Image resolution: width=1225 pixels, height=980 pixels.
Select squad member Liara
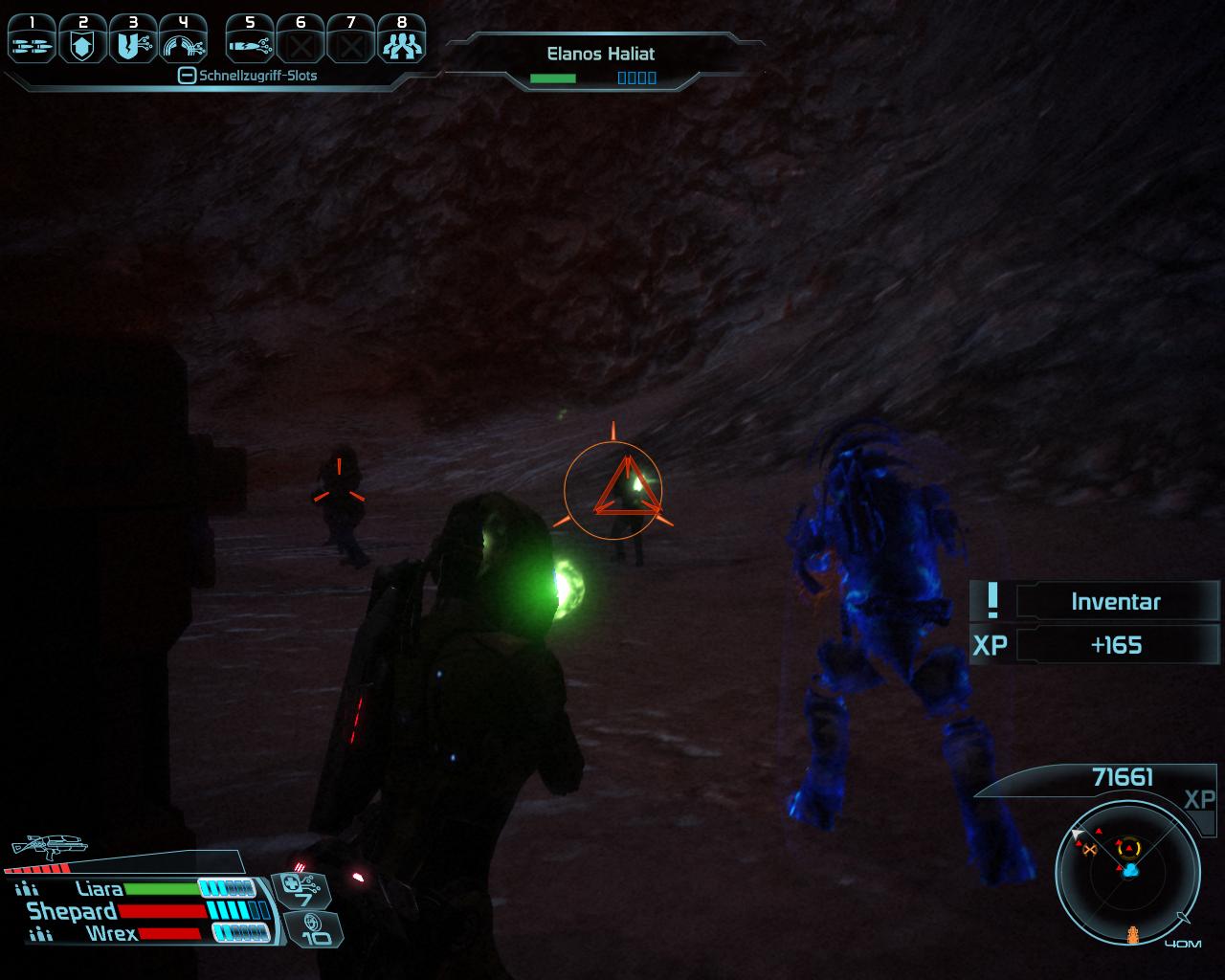100,889
